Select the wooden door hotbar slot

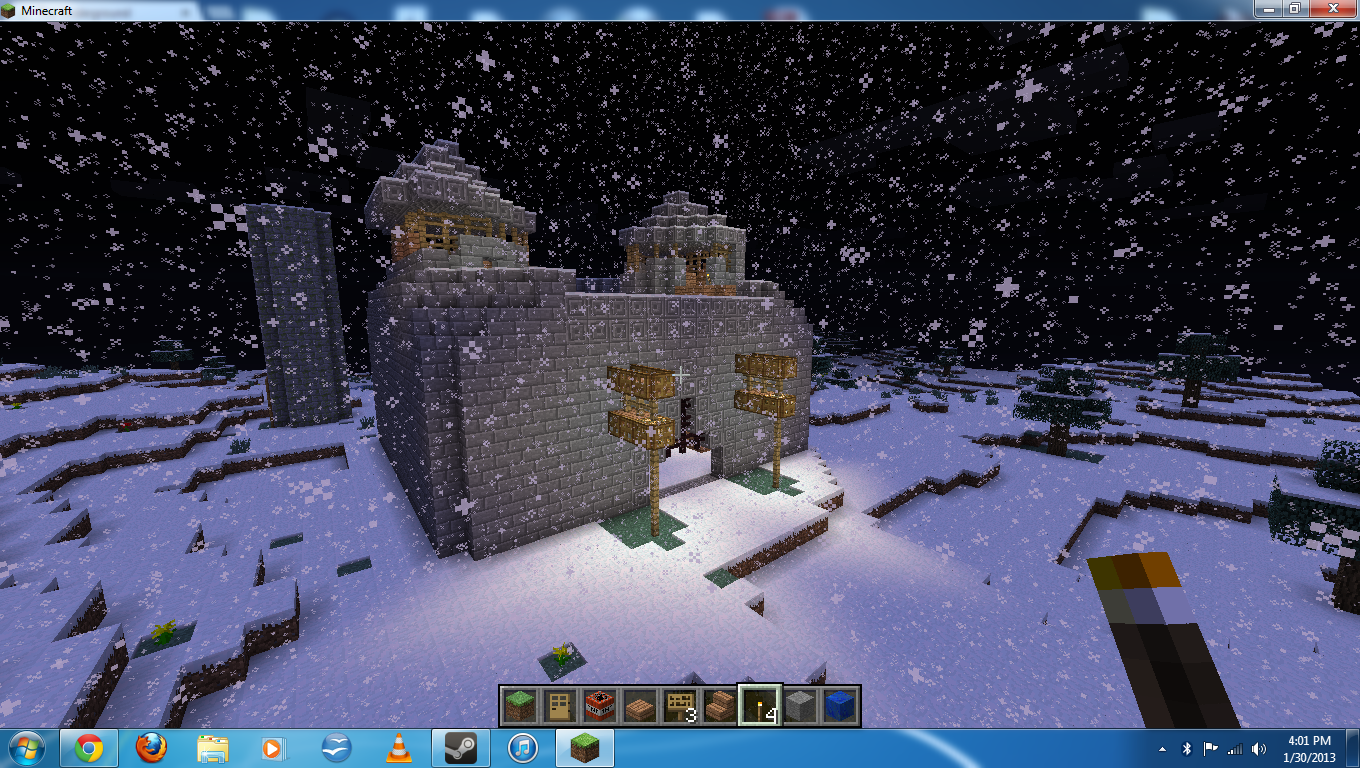coord(559,705)
